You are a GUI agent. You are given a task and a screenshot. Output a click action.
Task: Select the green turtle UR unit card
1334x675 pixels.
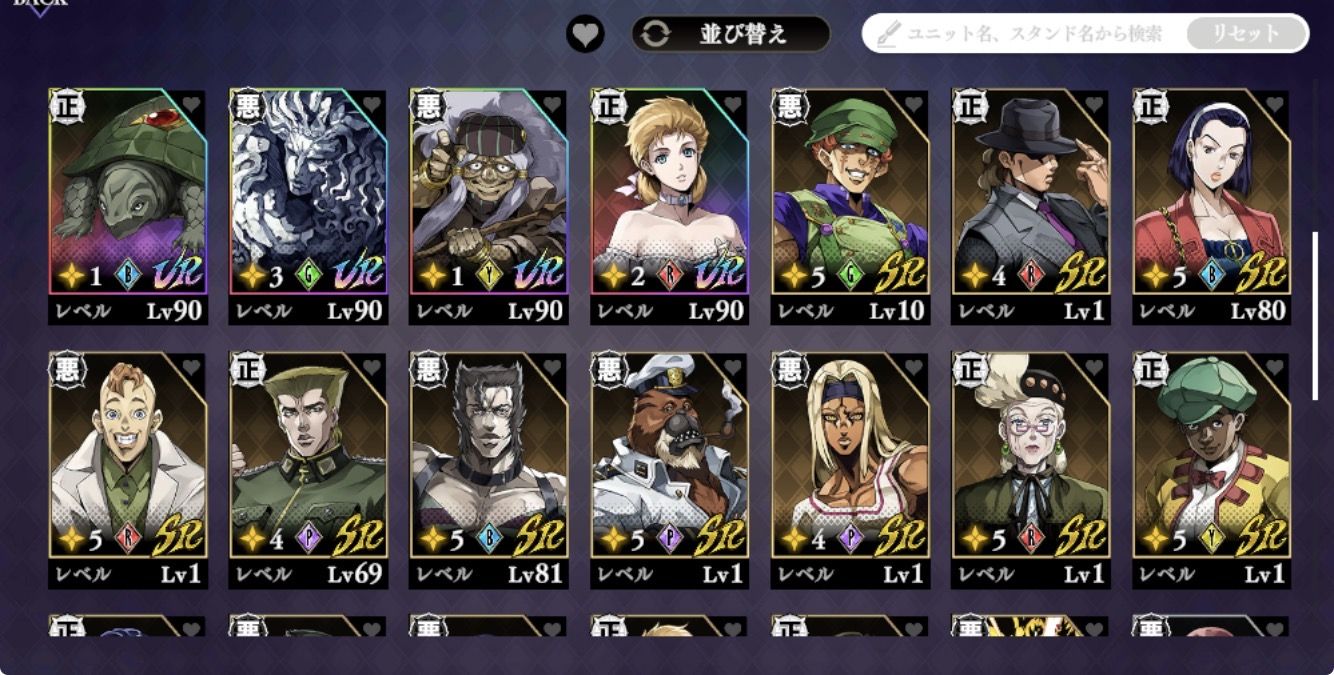coord(128,190)
